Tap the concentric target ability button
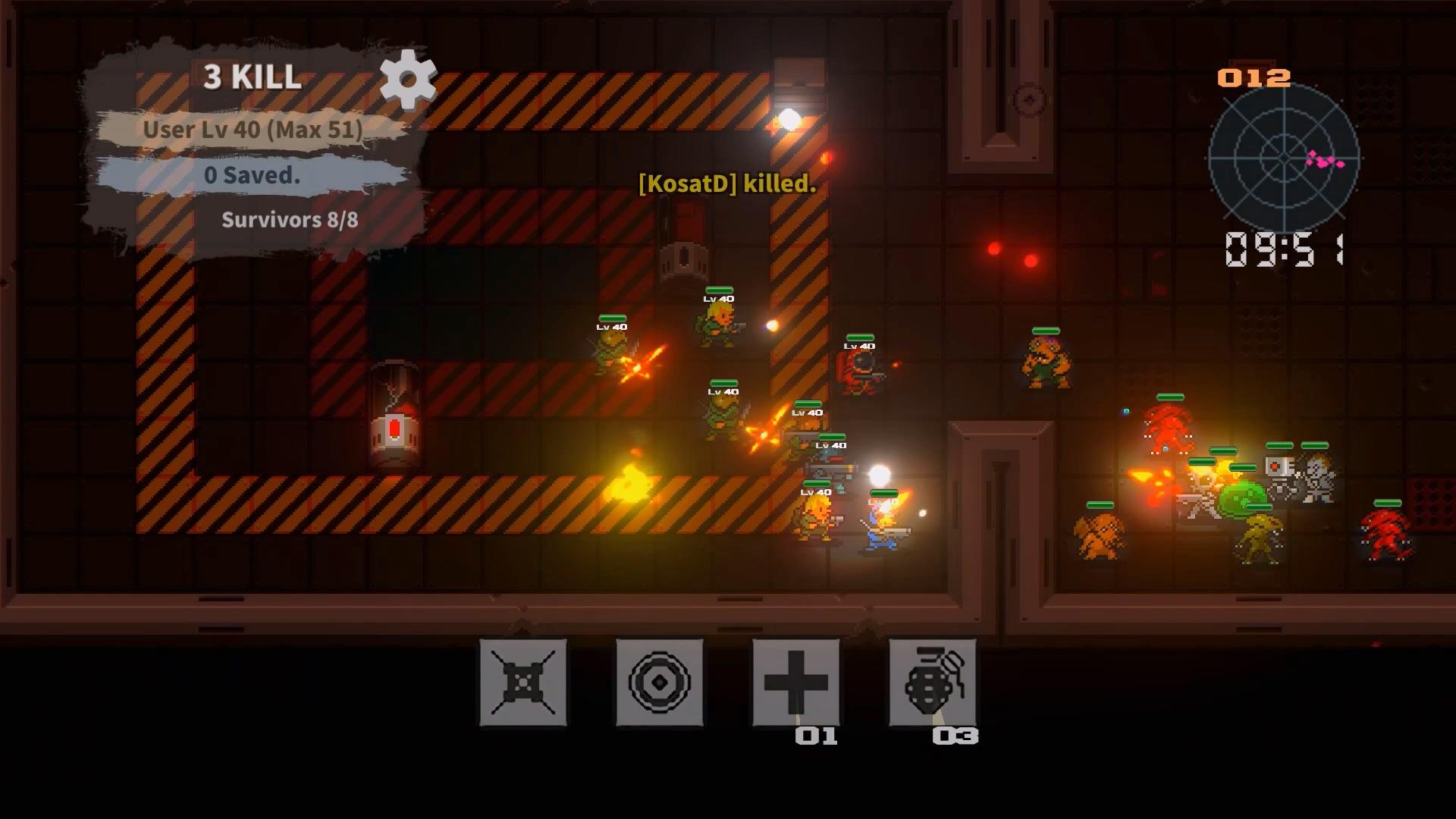 pyautogui.click(x=660, y=682)
